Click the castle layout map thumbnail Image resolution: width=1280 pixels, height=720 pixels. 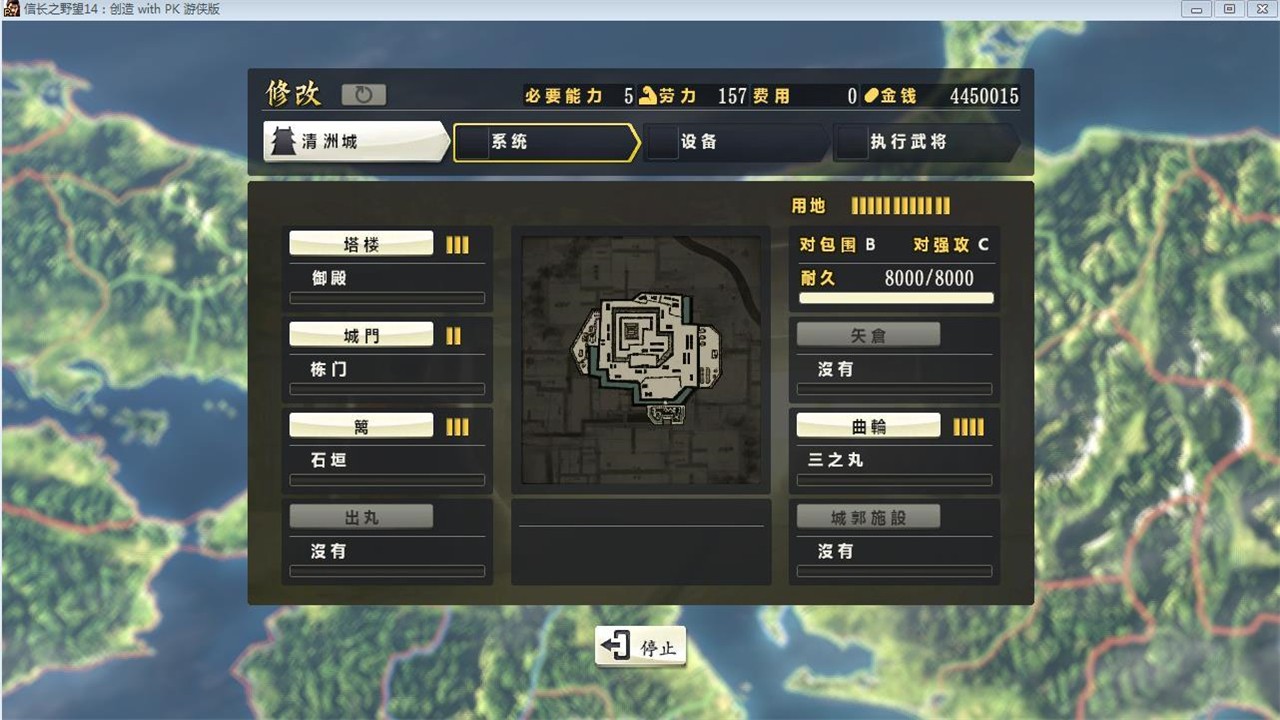click(x=641, y=360)
